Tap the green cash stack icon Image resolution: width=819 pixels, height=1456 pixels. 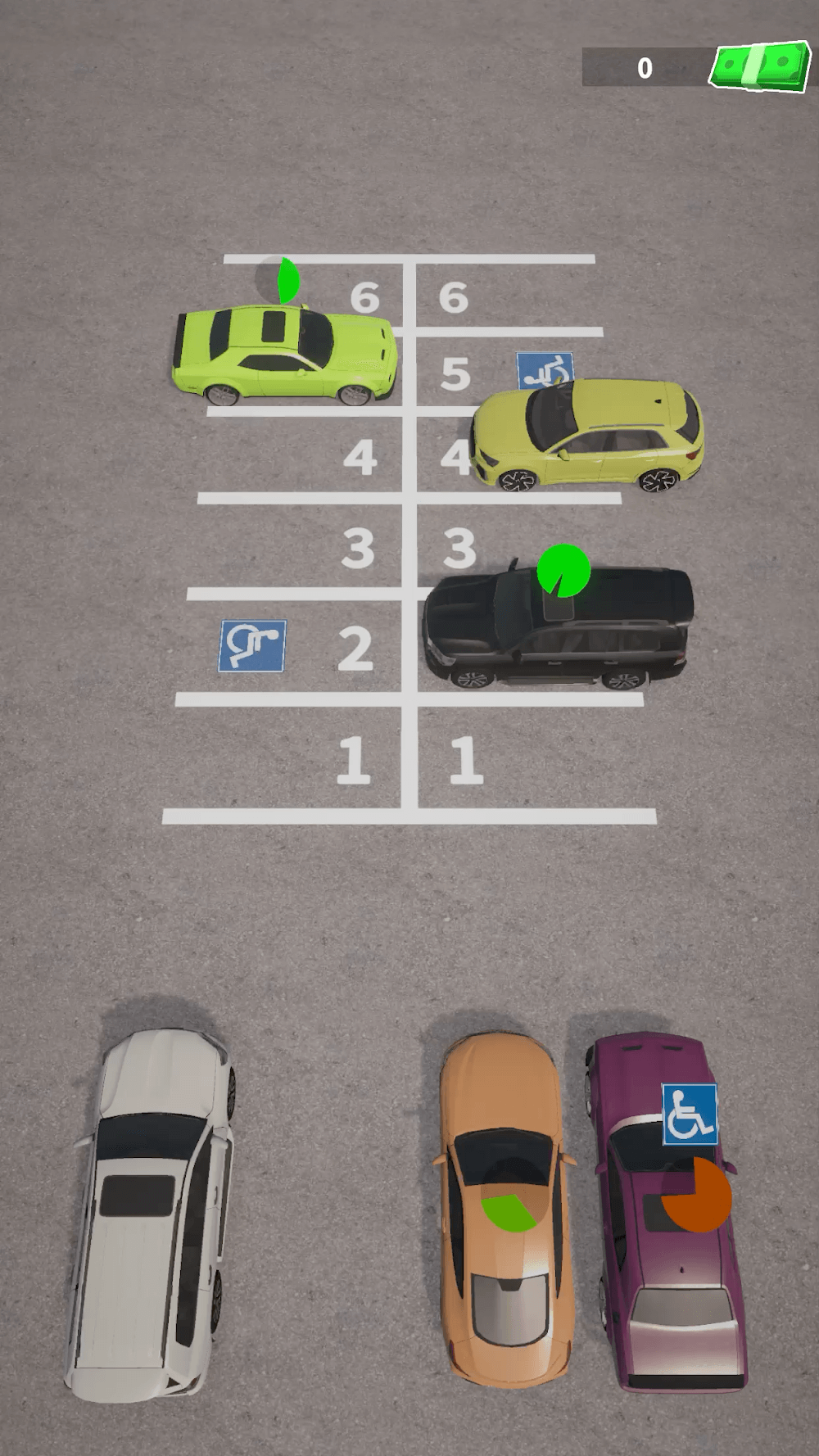click(758, 66)
